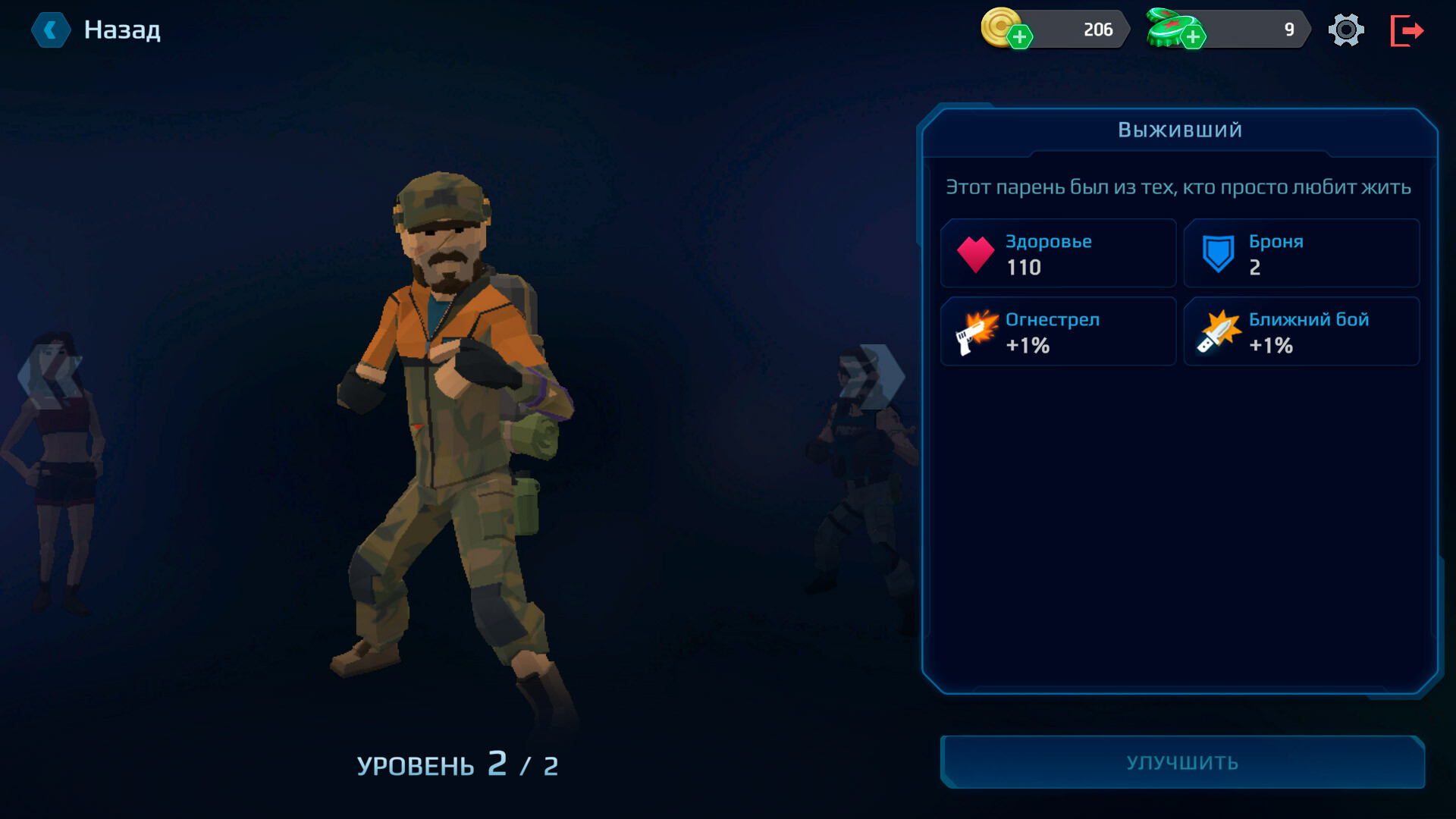
Task: Show the next character with right arrow
Action: pos(872,376)
